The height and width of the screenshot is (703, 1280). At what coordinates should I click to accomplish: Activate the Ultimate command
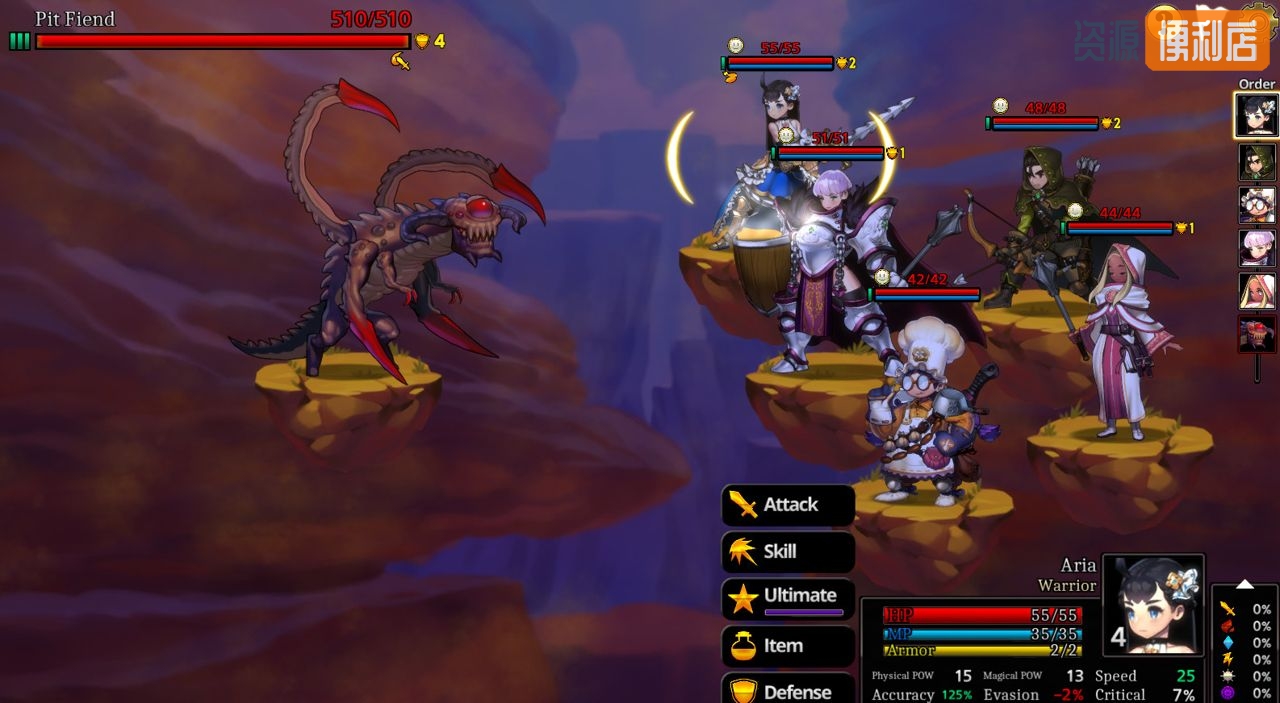(788, 597)
